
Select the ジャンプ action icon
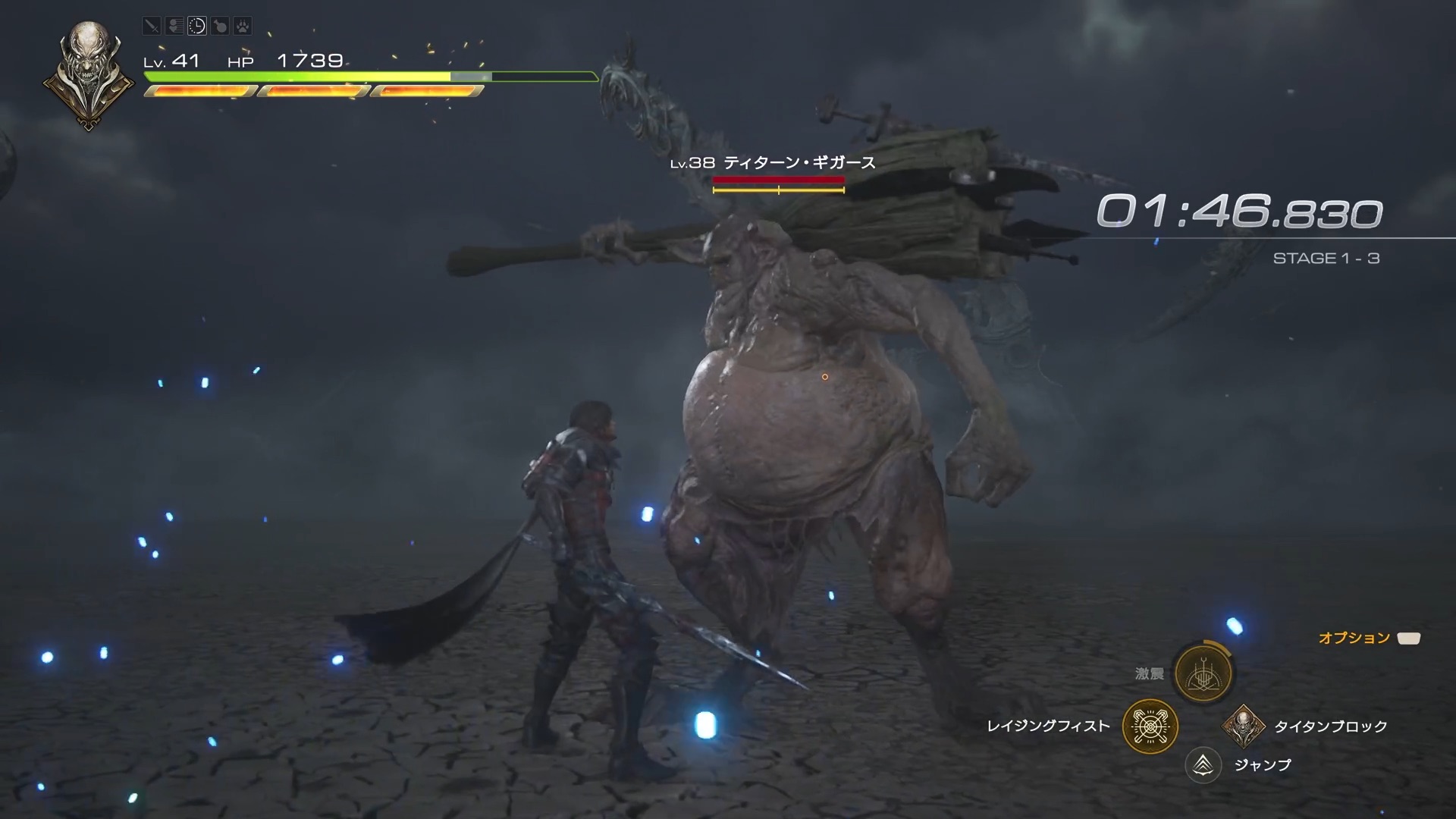coord(1203,765)
